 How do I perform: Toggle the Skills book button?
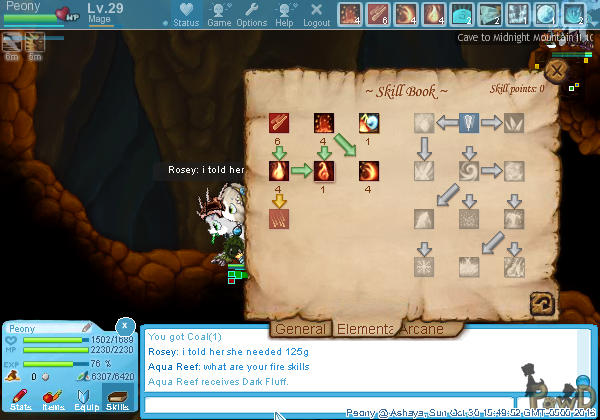point(118,401)
